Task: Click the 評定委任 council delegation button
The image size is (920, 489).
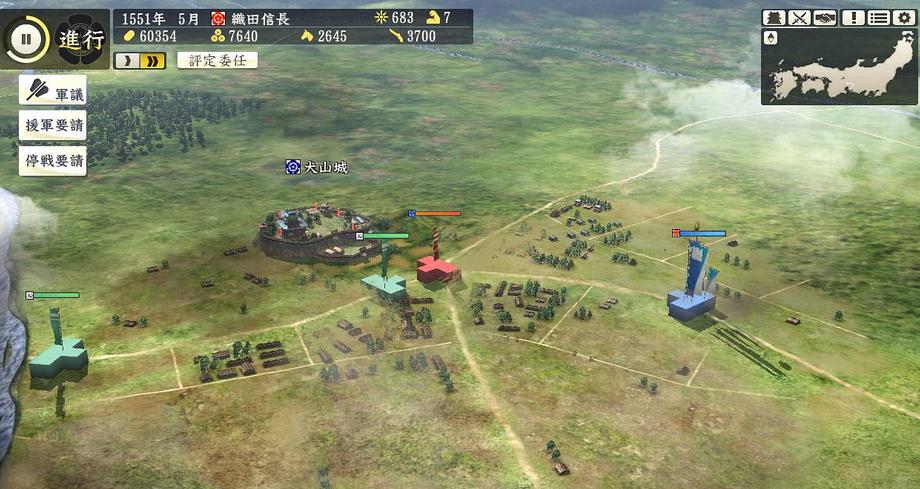Action: click(x=217, y=60)
